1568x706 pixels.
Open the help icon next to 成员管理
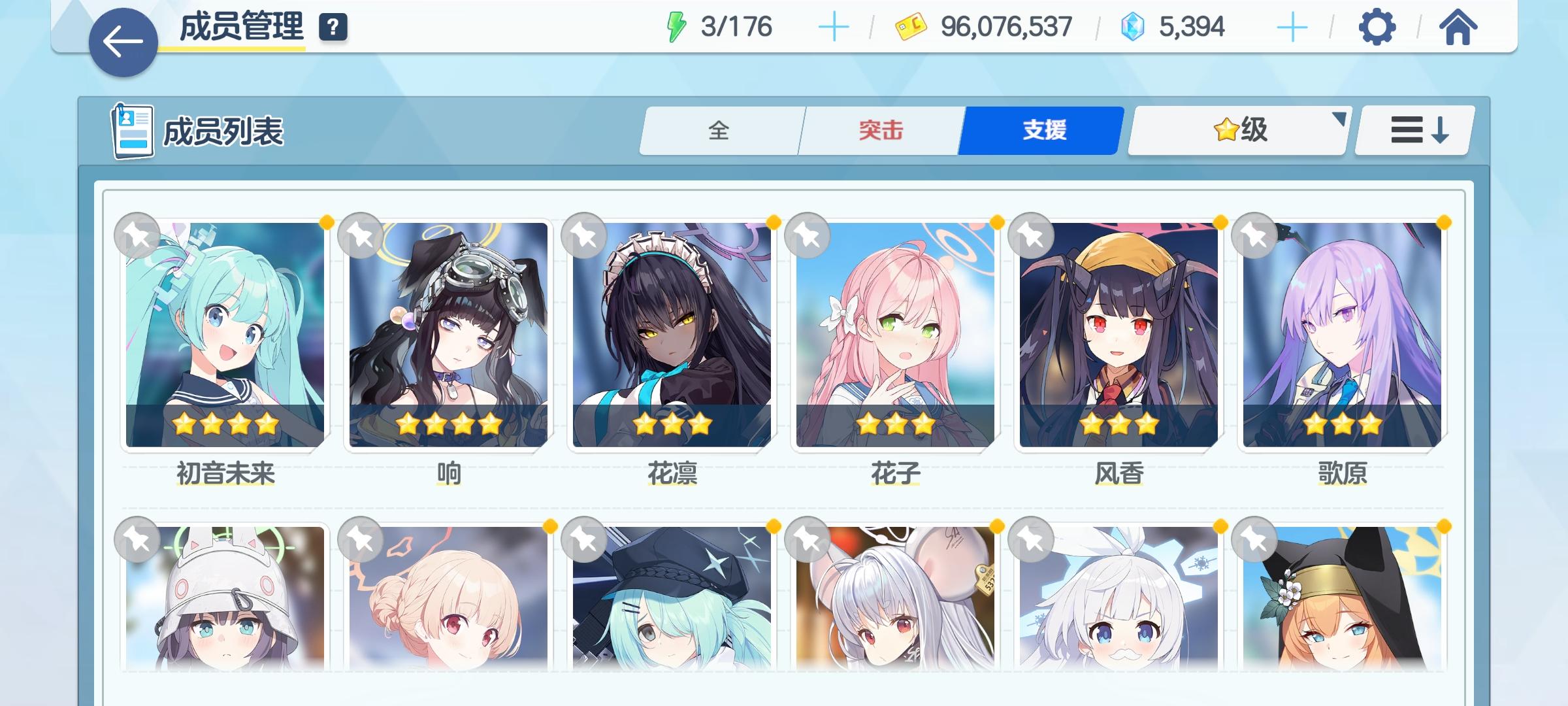coord(333,27)
